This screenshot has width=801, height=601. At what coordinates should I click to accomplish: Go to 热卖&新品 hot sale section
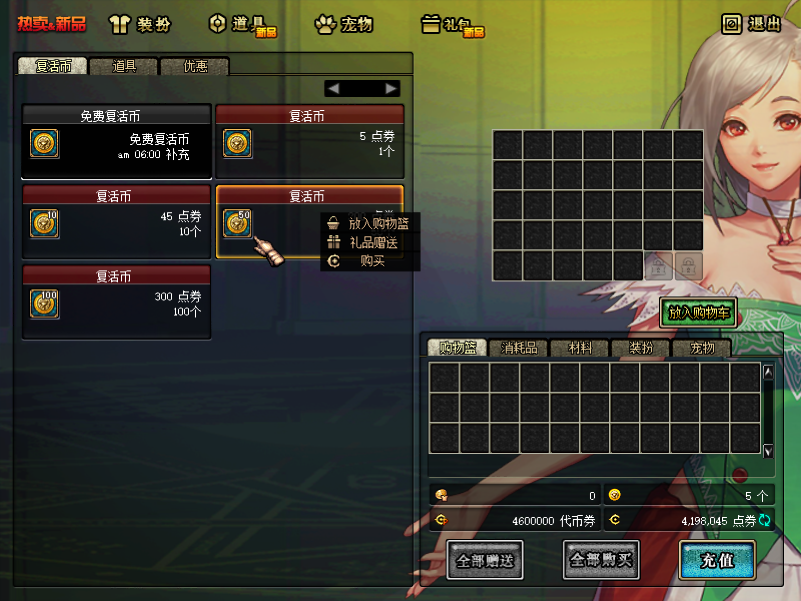click(51, 24)
